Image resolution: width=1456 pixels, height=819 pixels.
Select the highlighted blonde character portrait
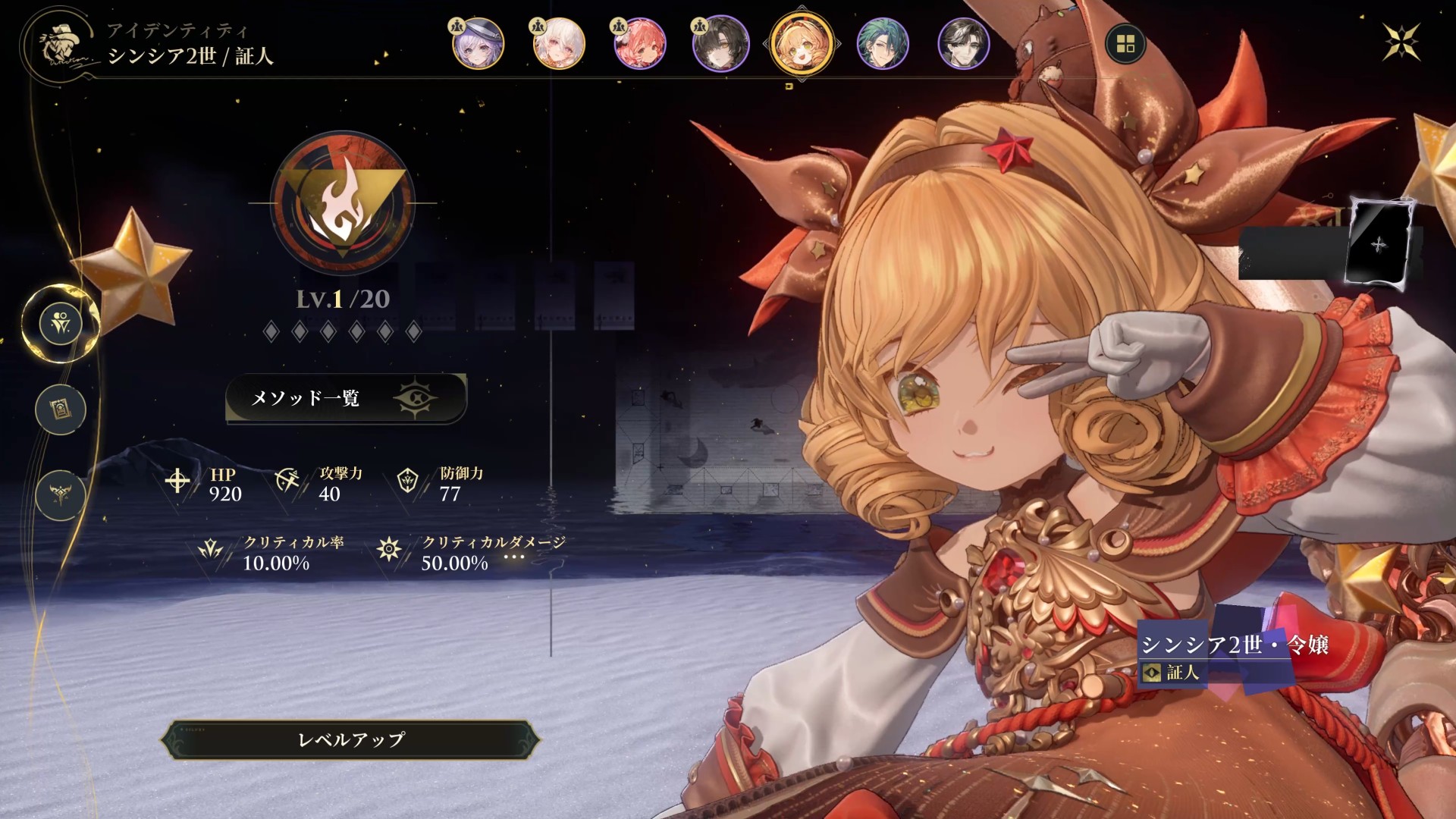802,44
